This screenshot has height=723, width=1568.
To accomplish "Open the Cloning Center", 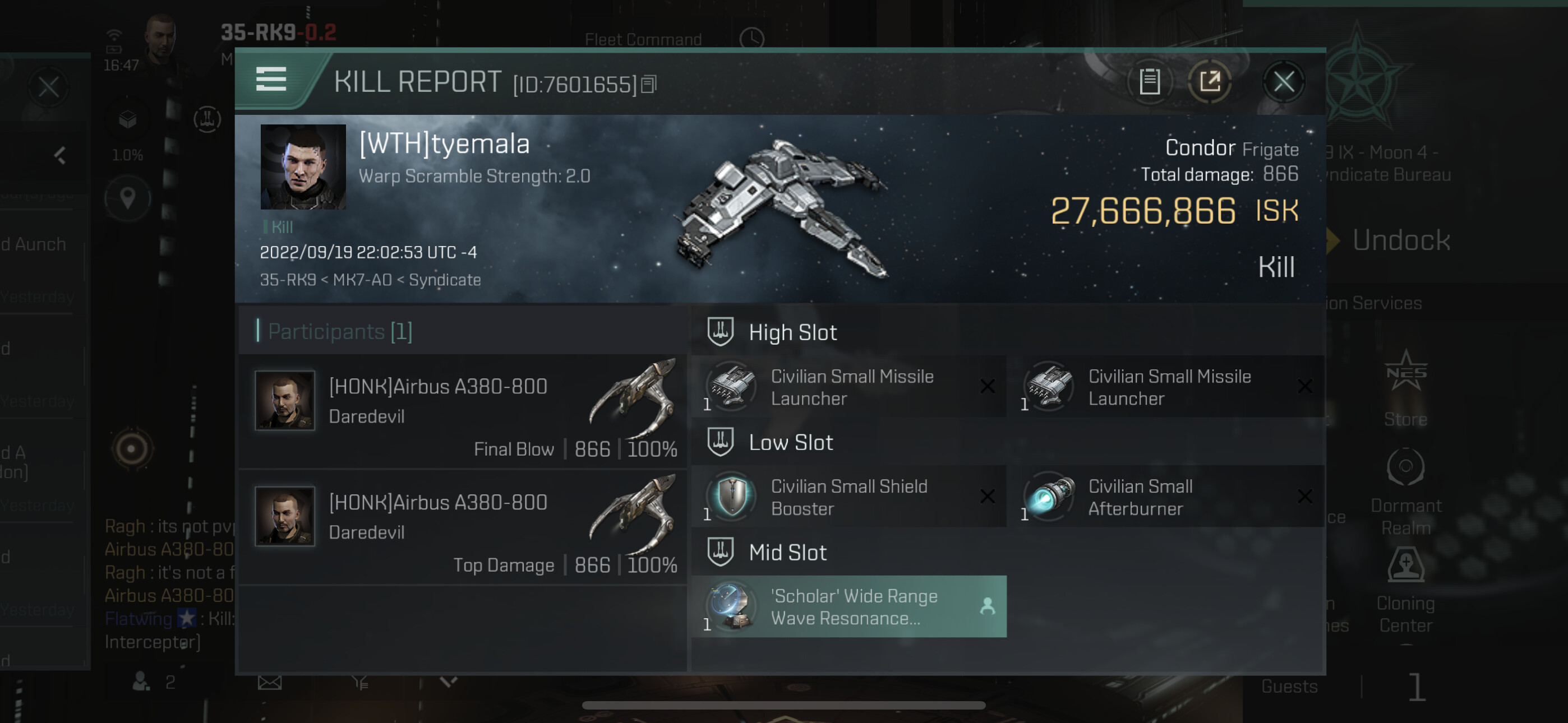I will click(x=1405, y=590).
